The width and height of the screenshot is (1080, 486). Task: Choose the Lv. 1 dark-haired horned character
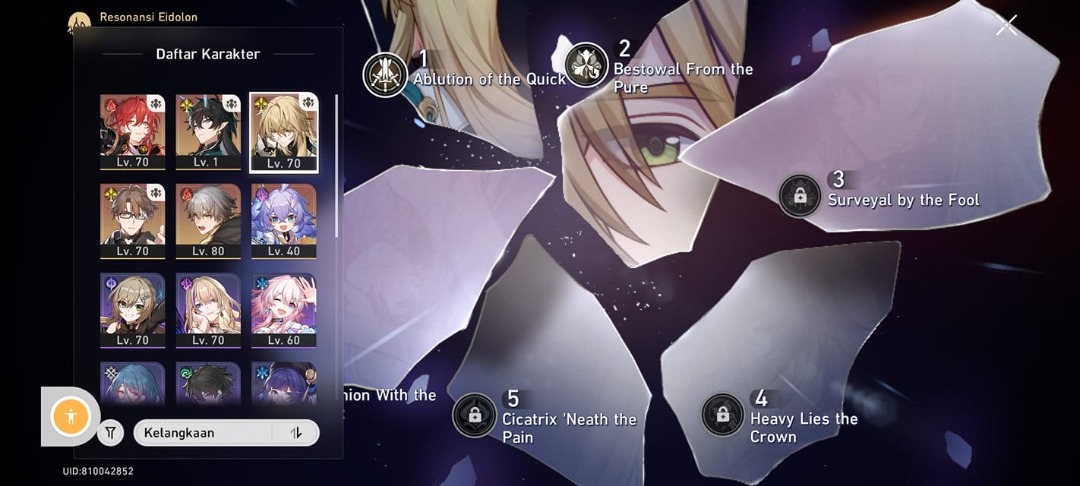(x=208, y=132)
